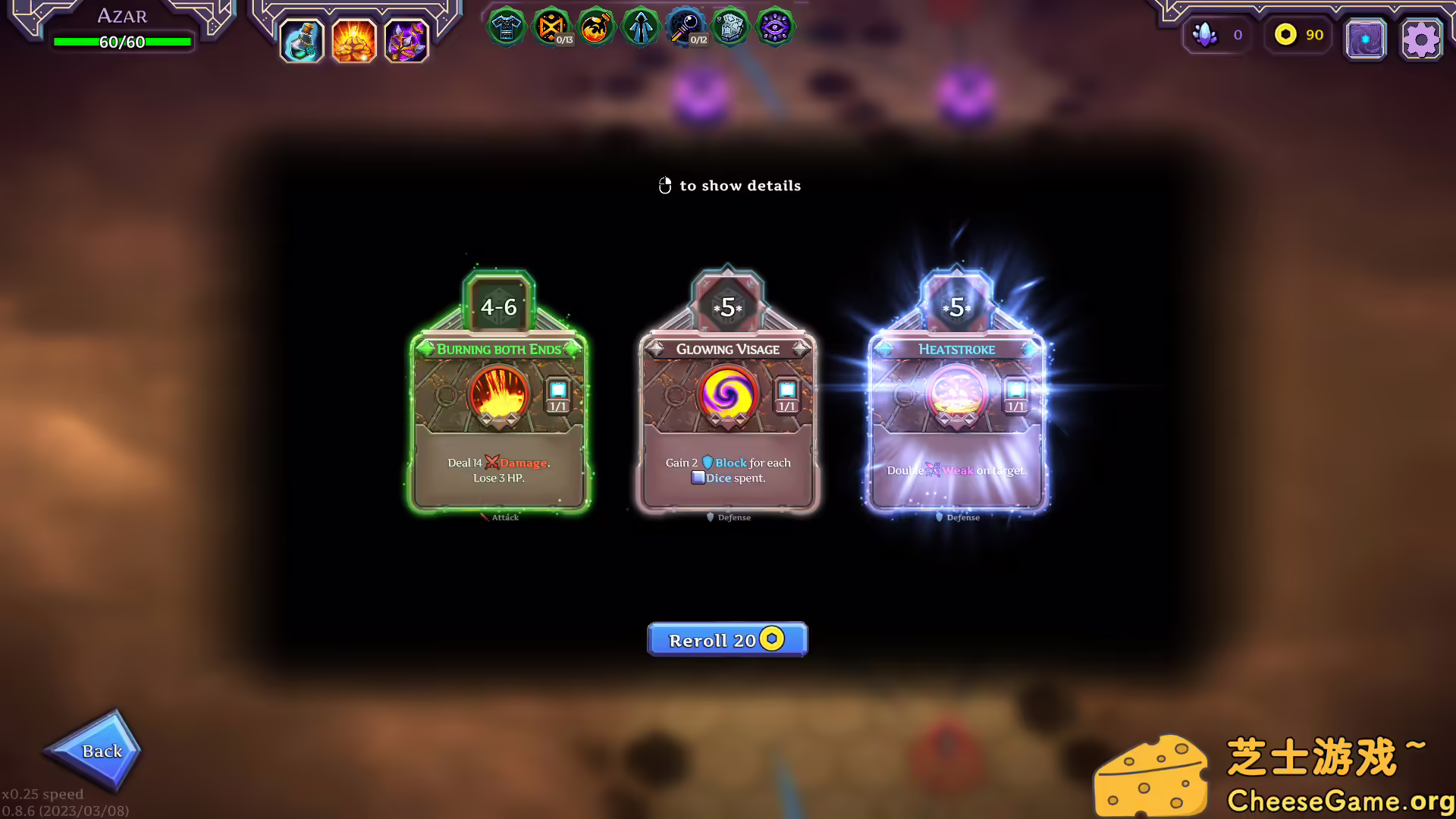
Task: Click the crystal currency counter showing 0
Action: (1217, 35)
